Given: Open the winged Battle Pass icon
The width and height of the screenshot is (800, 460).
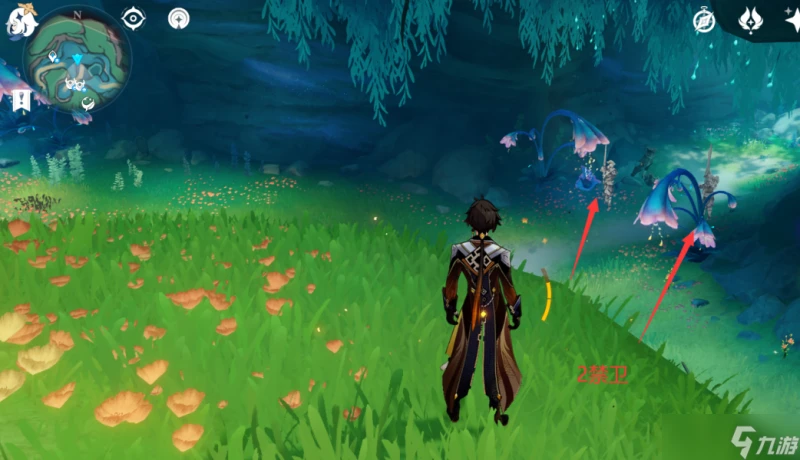Looking at the screenshot, I should pos(750,19).
